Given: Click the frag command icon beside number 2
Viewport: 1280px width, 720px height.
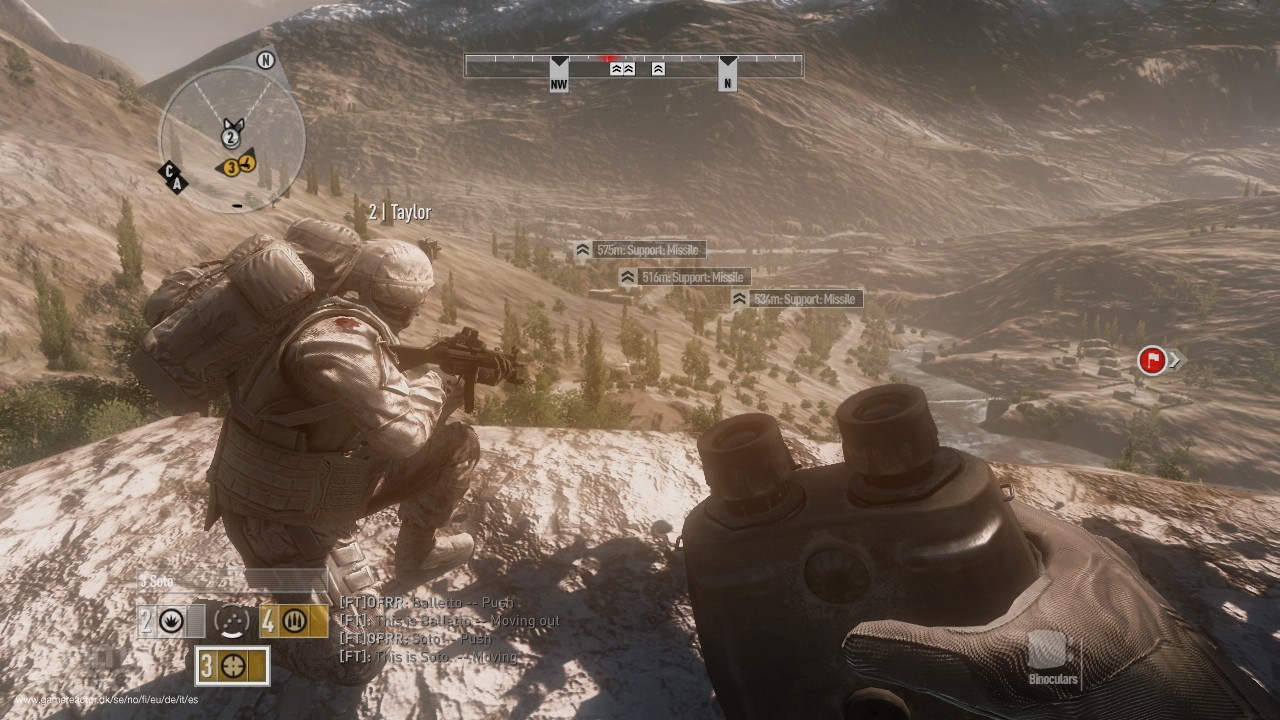Looking at the screenshot, I should click(169, 620).
